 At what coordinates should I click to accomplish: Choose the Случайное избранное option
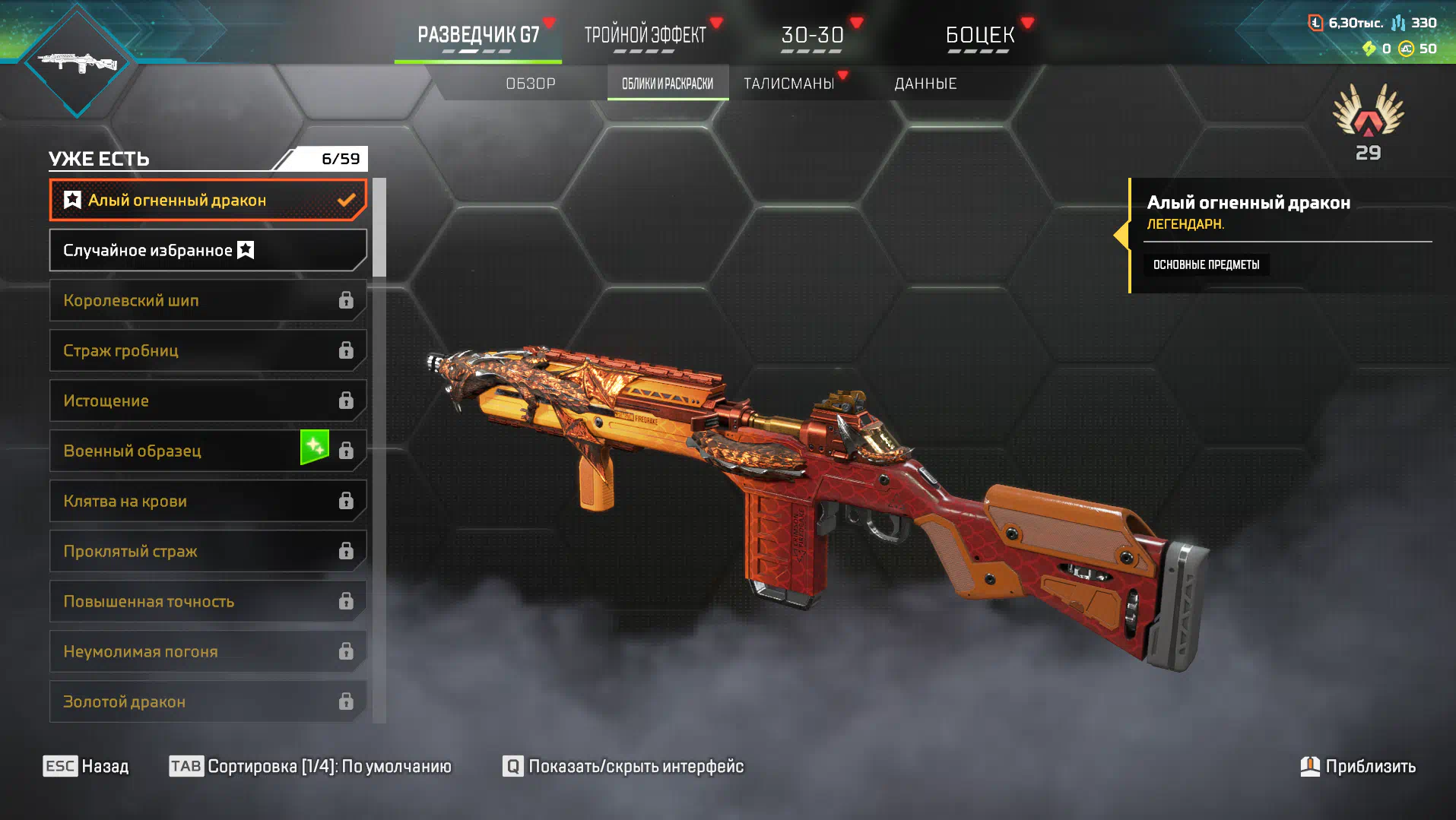point(208,250)
